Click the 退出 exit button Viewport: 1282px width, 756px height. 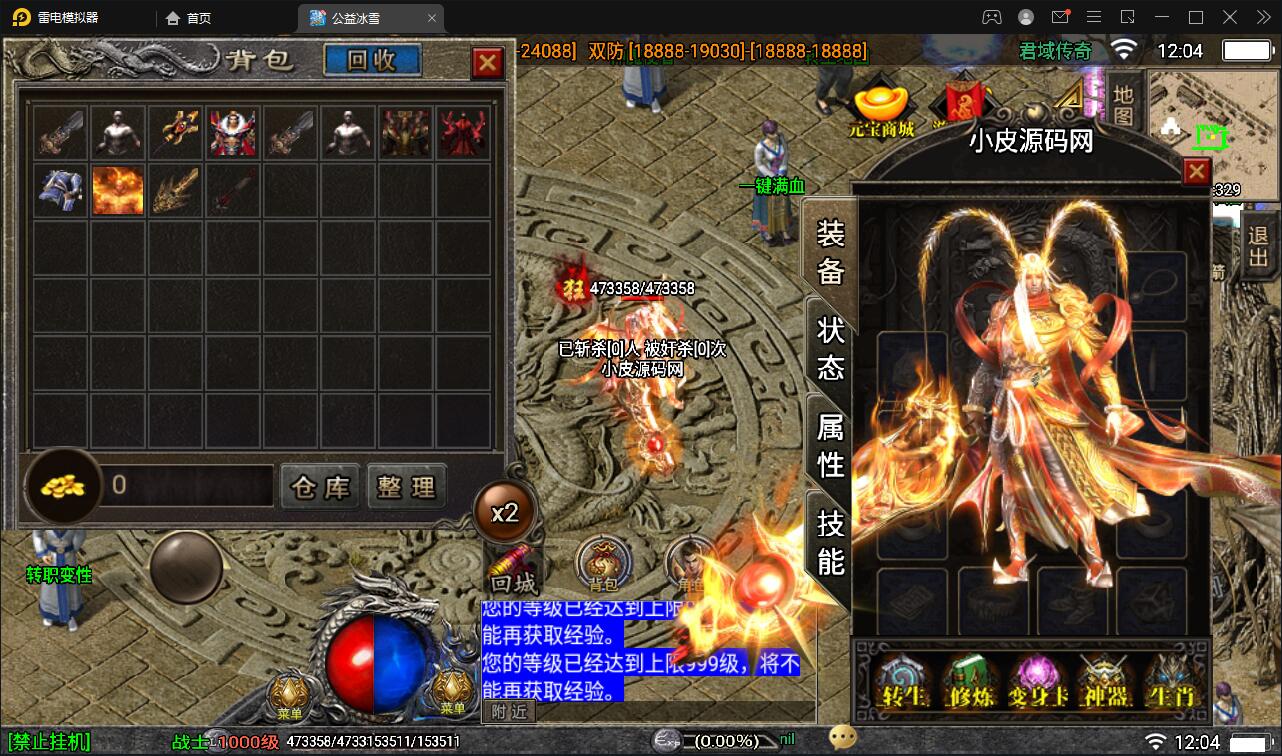pyautogui.click(x=1257, y=248)
